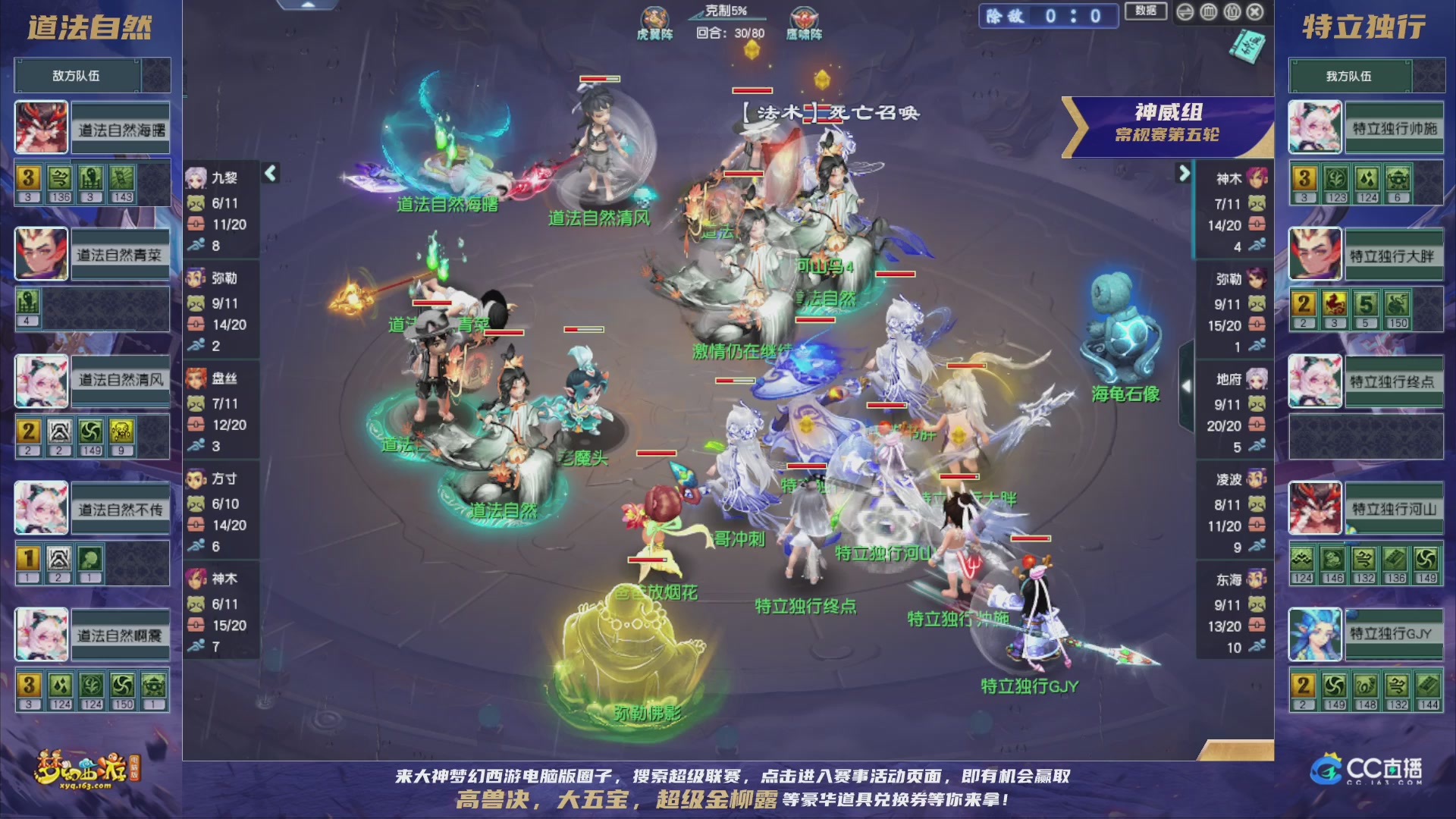The width and height of the screenshot is (1456, 819).
Task: Collapse the right combat stats panel
Action: (x=1185, y=173)
